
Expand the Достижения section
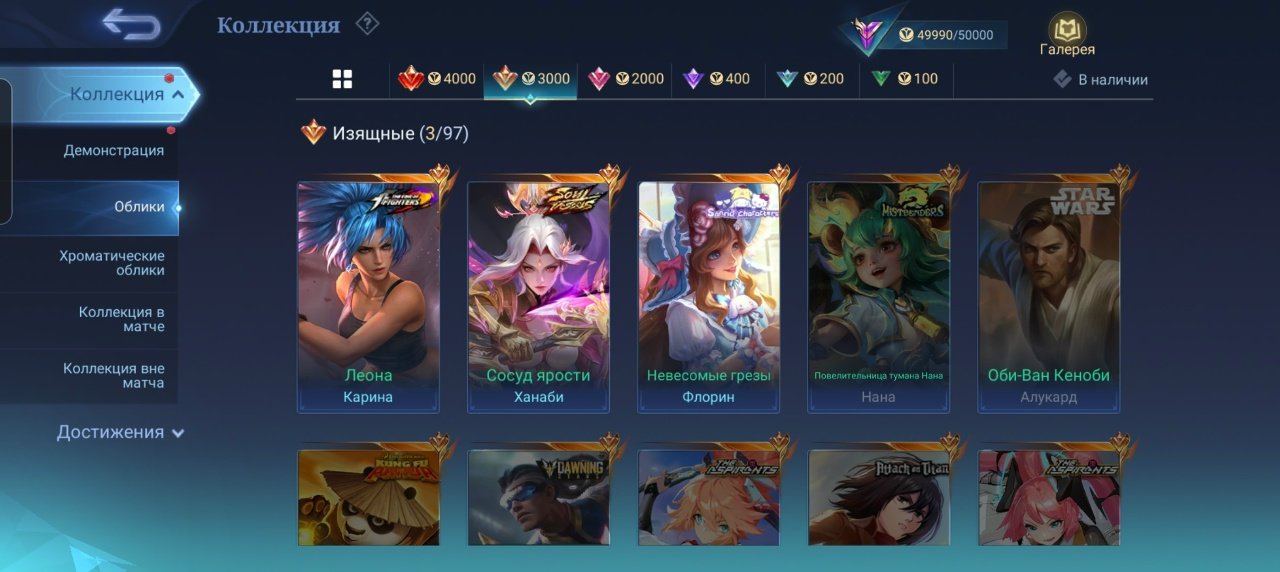pos(120,432)
